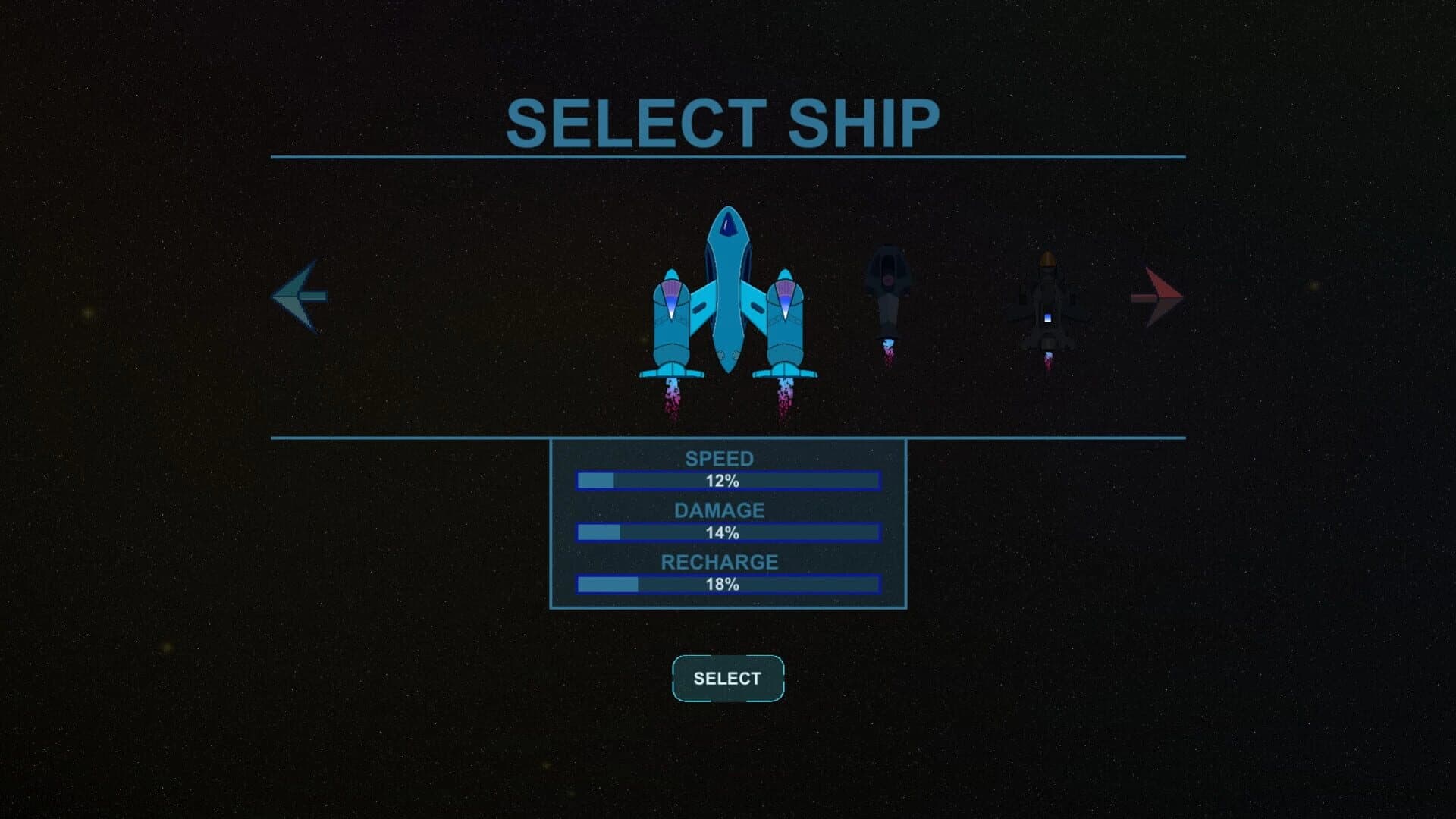Click the left engine pod of the teal ship
Image resolution: width=1456 pixels, height=819 pixels.
click(671, 318)
